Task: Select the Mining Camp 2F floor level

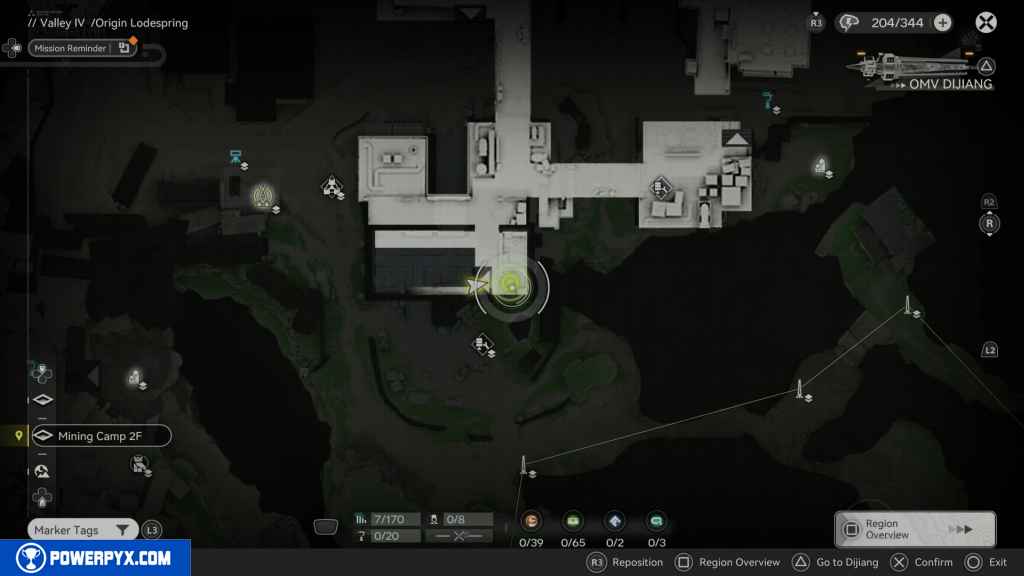Action: pos(100,436)
